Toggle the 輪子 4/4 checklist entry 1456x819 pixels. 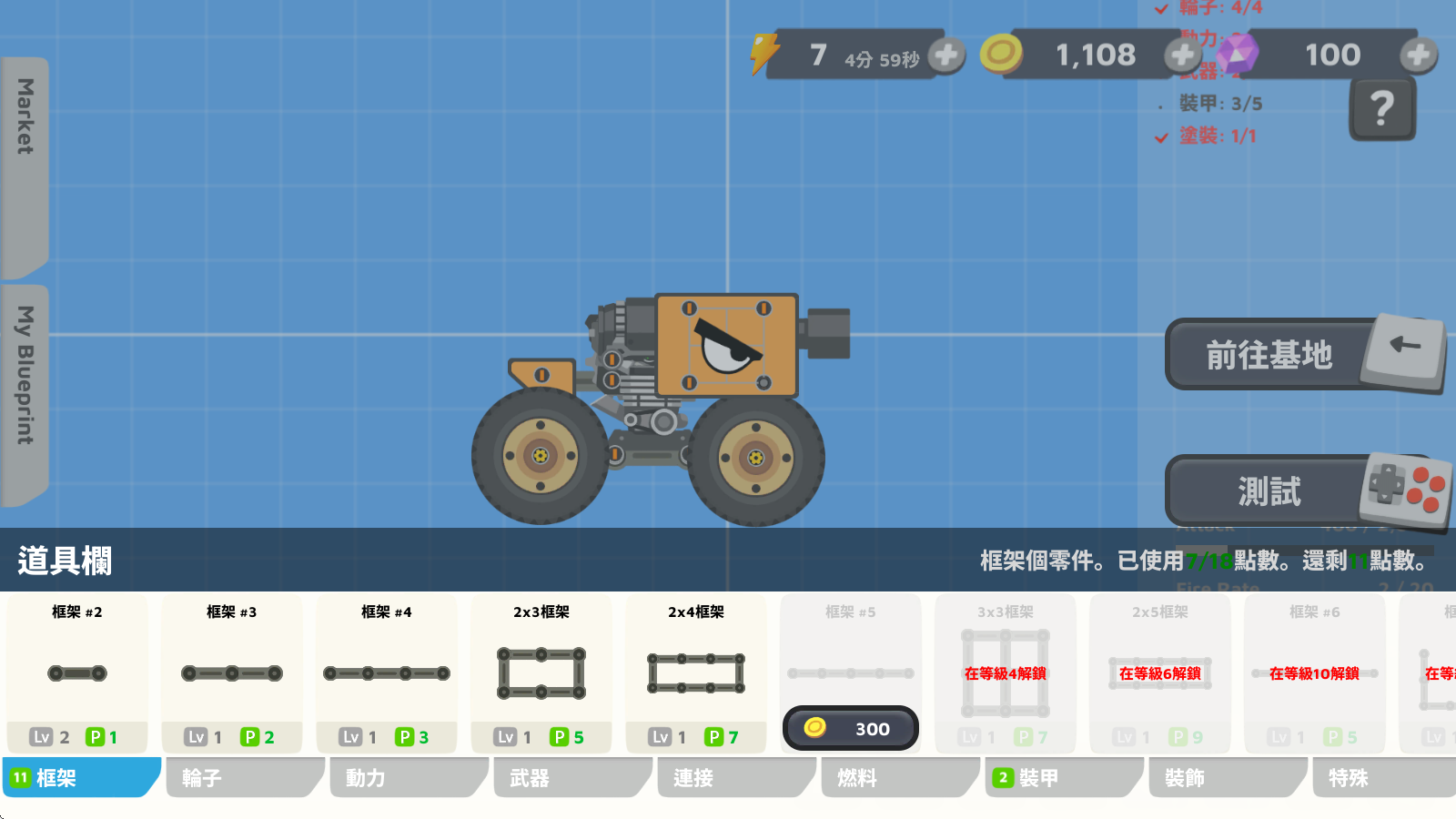(1214, 9)
